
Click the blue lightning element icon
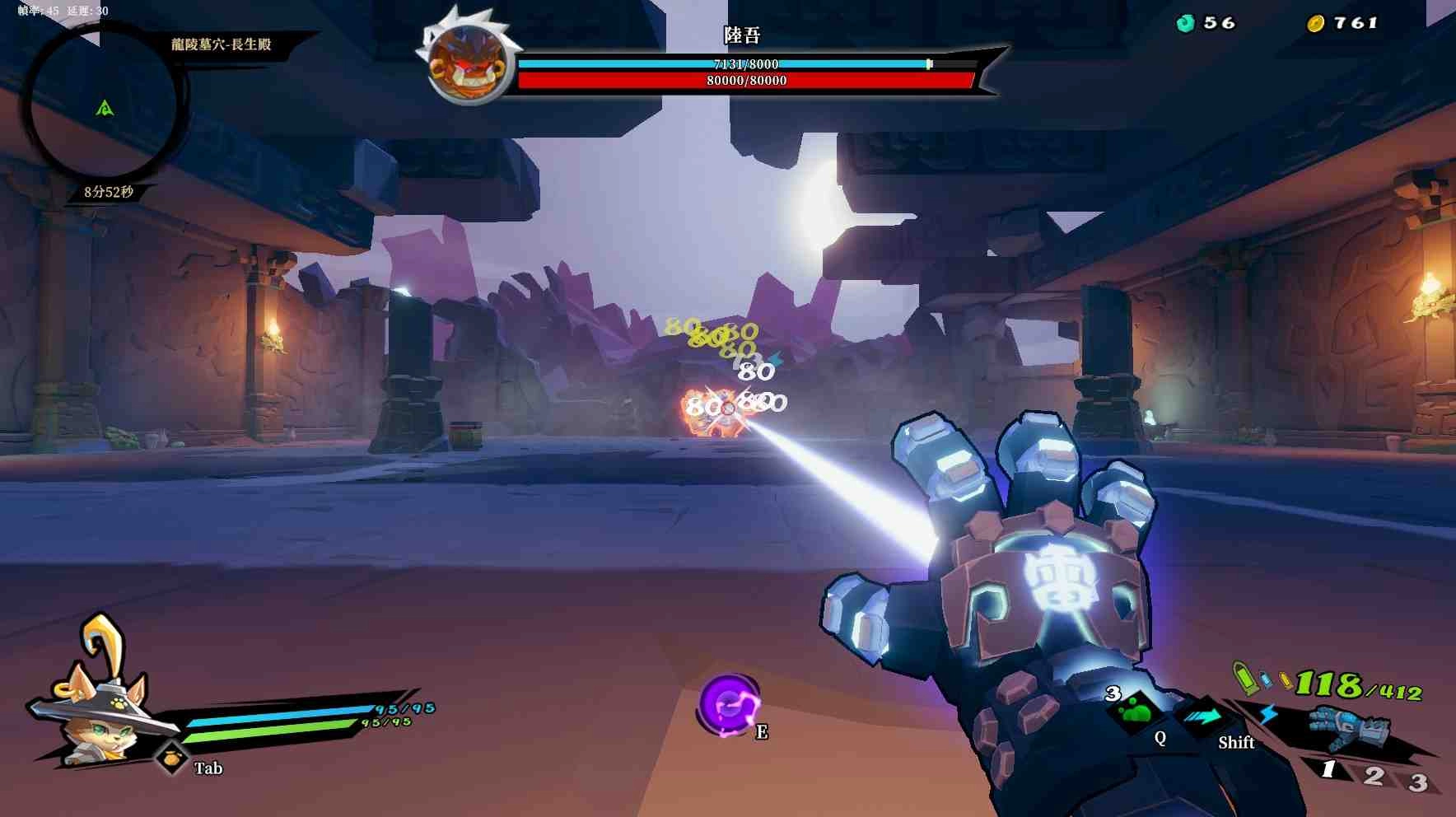click(1268, 713)
